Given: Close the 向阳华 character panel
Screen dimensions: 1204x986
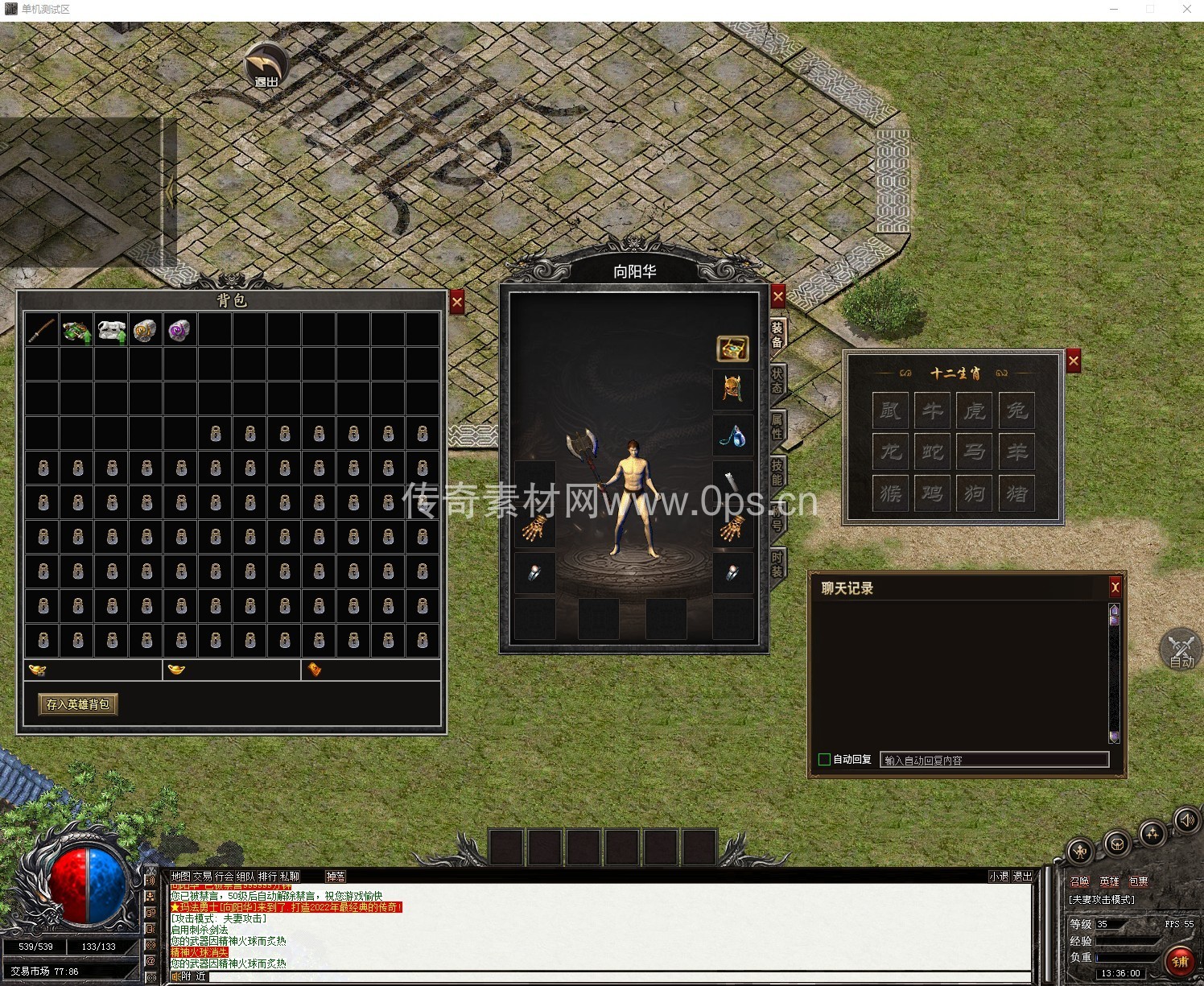Looking at the screenshot, I should pyautogui.click(x=777, y=297).
